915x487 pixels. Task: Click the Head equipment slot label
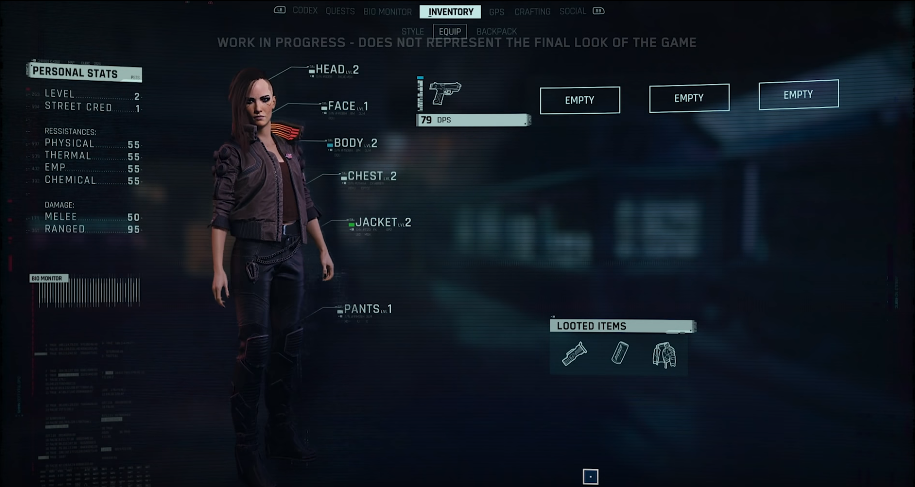click(x=337, y=70)
